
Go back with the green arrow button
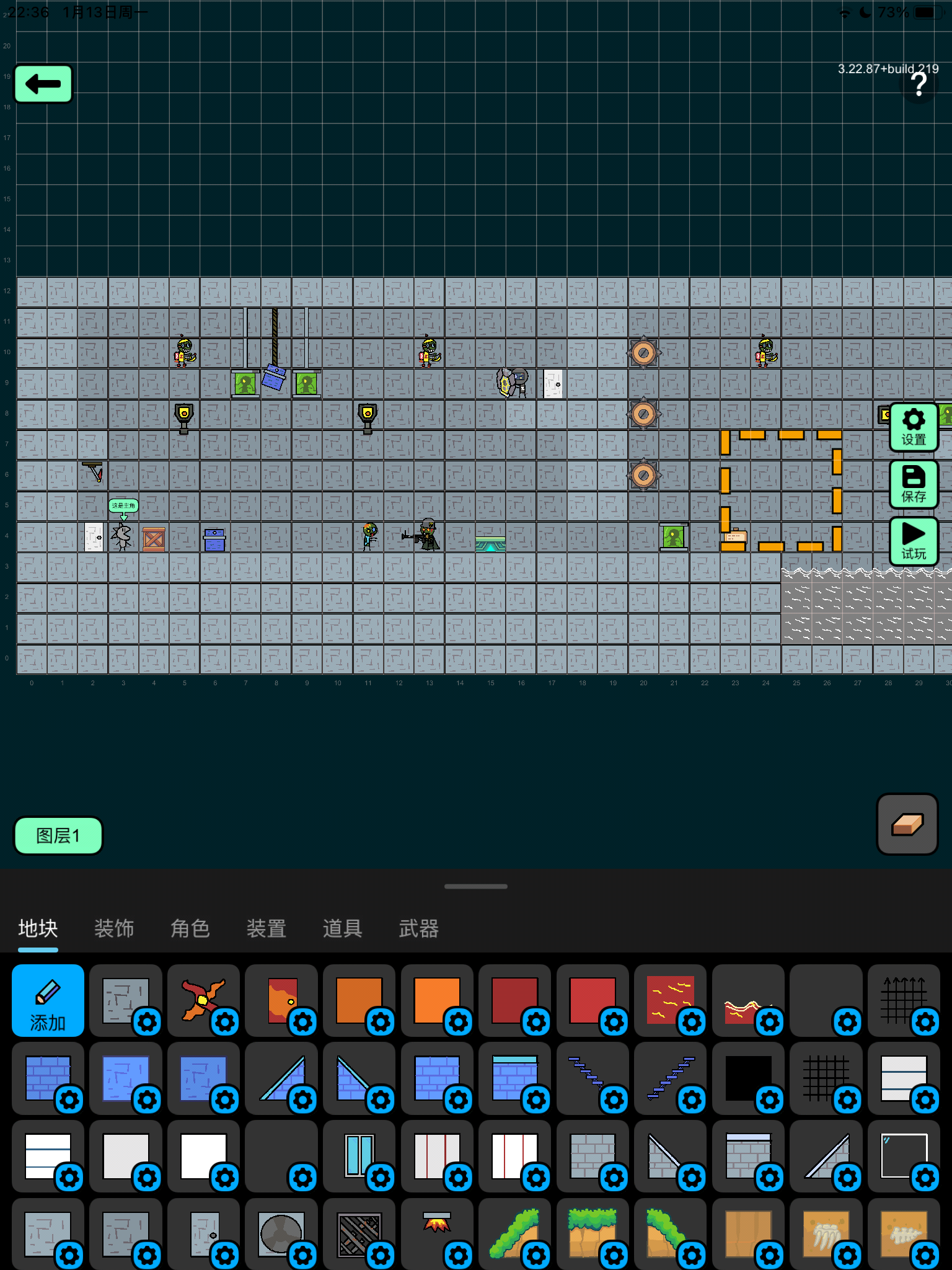[43, 84]
